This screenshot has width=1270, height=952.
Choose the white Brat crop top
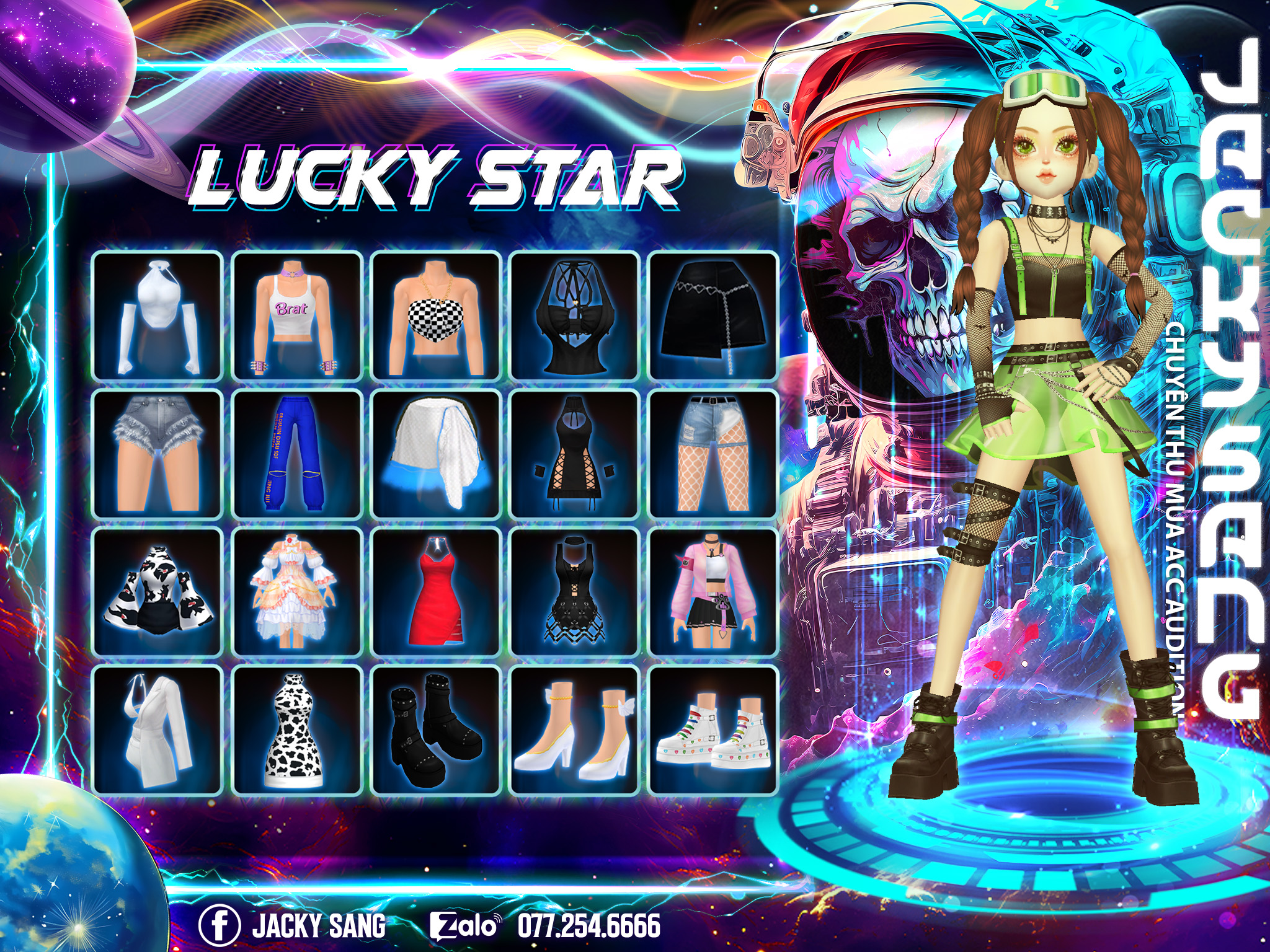(x=296, y=316)
